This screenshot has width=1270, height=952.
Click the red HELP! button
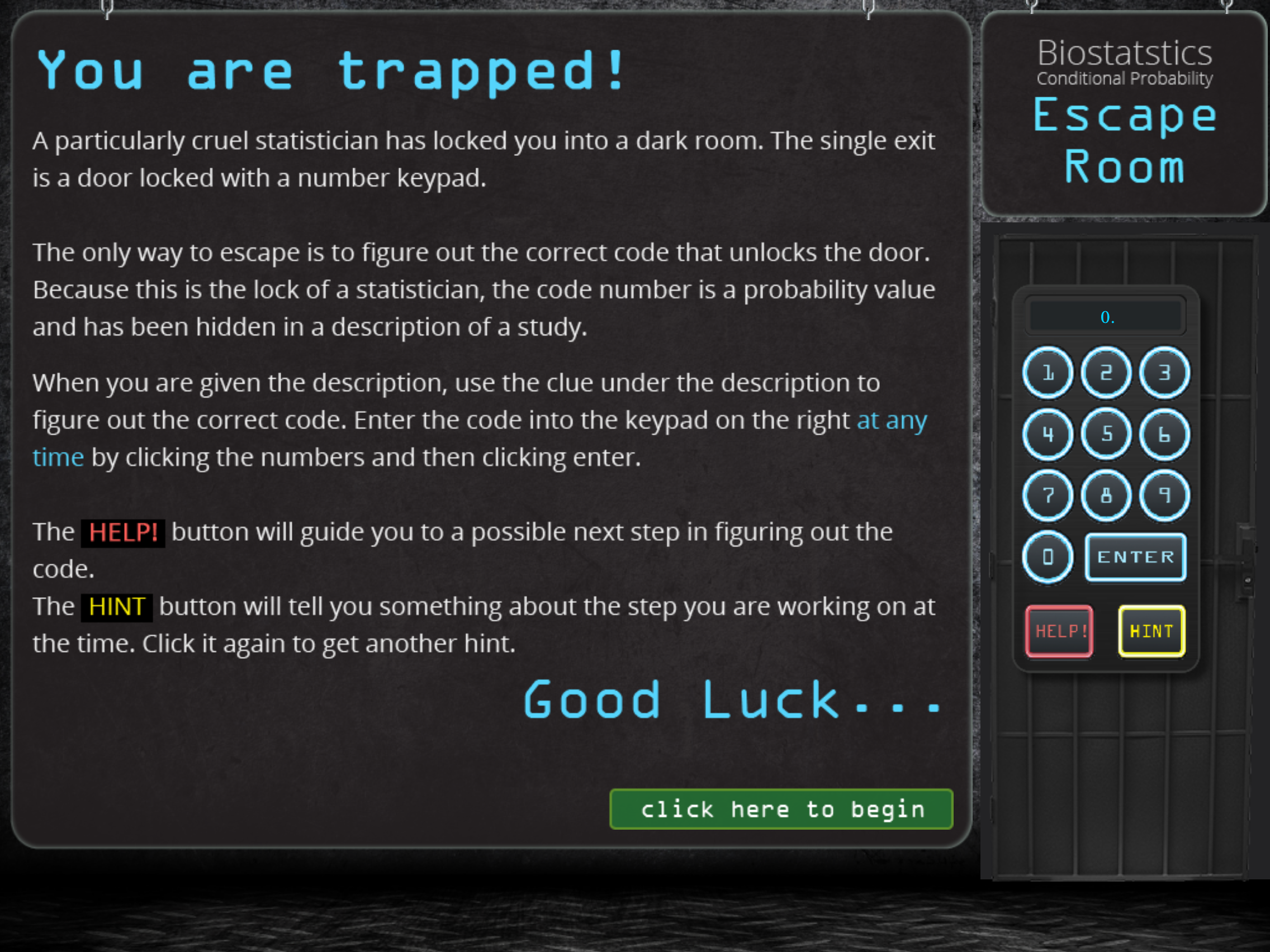1059,631
